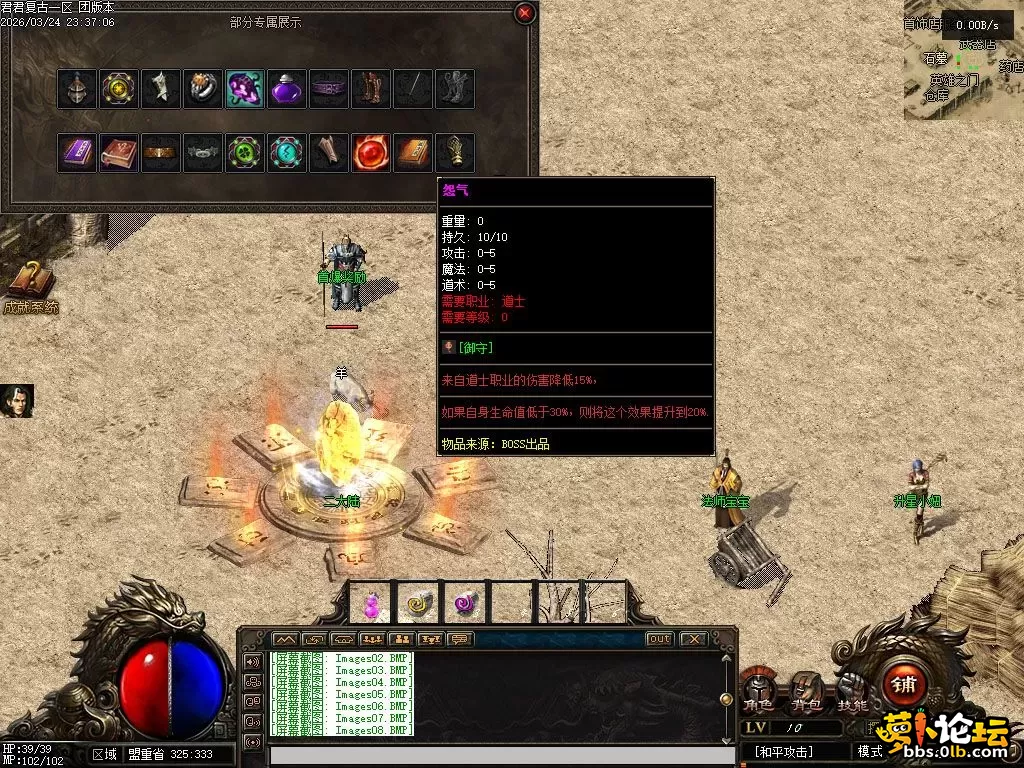Select the flaming red orb slot

371,153
